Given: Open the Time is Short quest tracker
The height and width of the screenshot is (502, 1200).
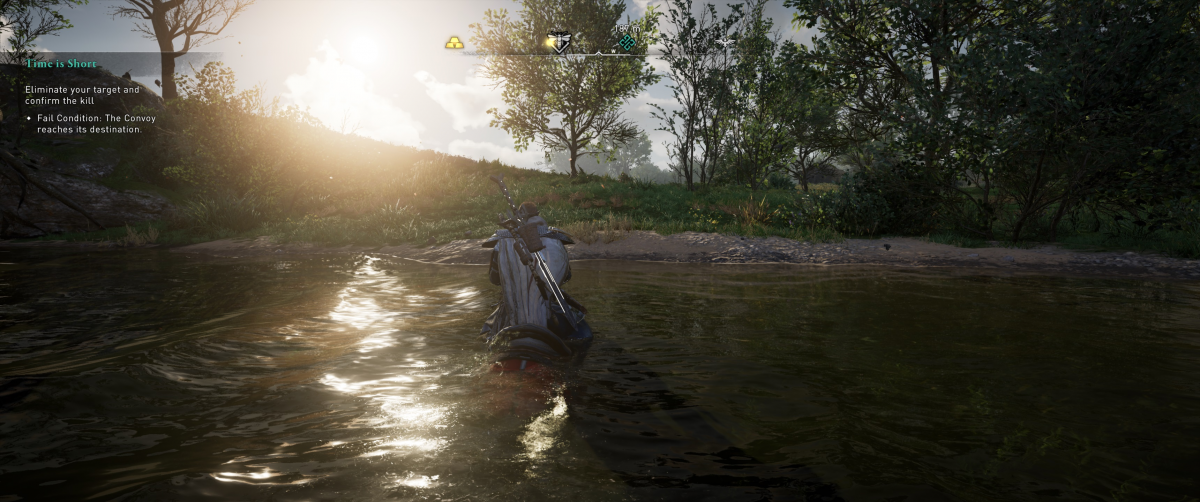Looking at the screenshot, I should tap(61, 64).
